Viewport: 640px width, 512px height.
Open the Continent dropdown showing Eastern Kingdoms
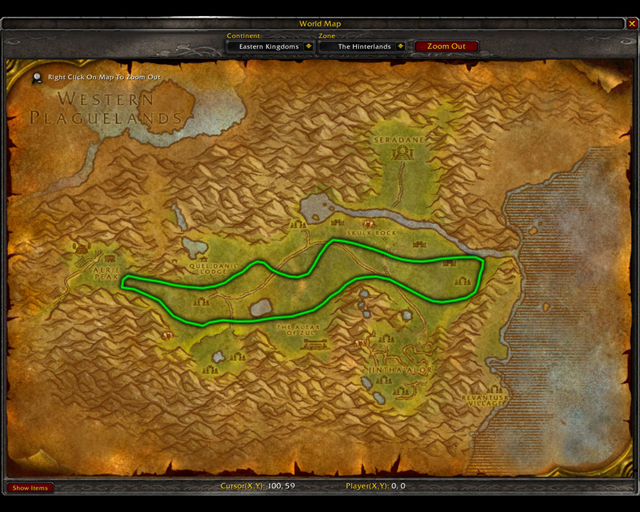(x=306, y=46)
